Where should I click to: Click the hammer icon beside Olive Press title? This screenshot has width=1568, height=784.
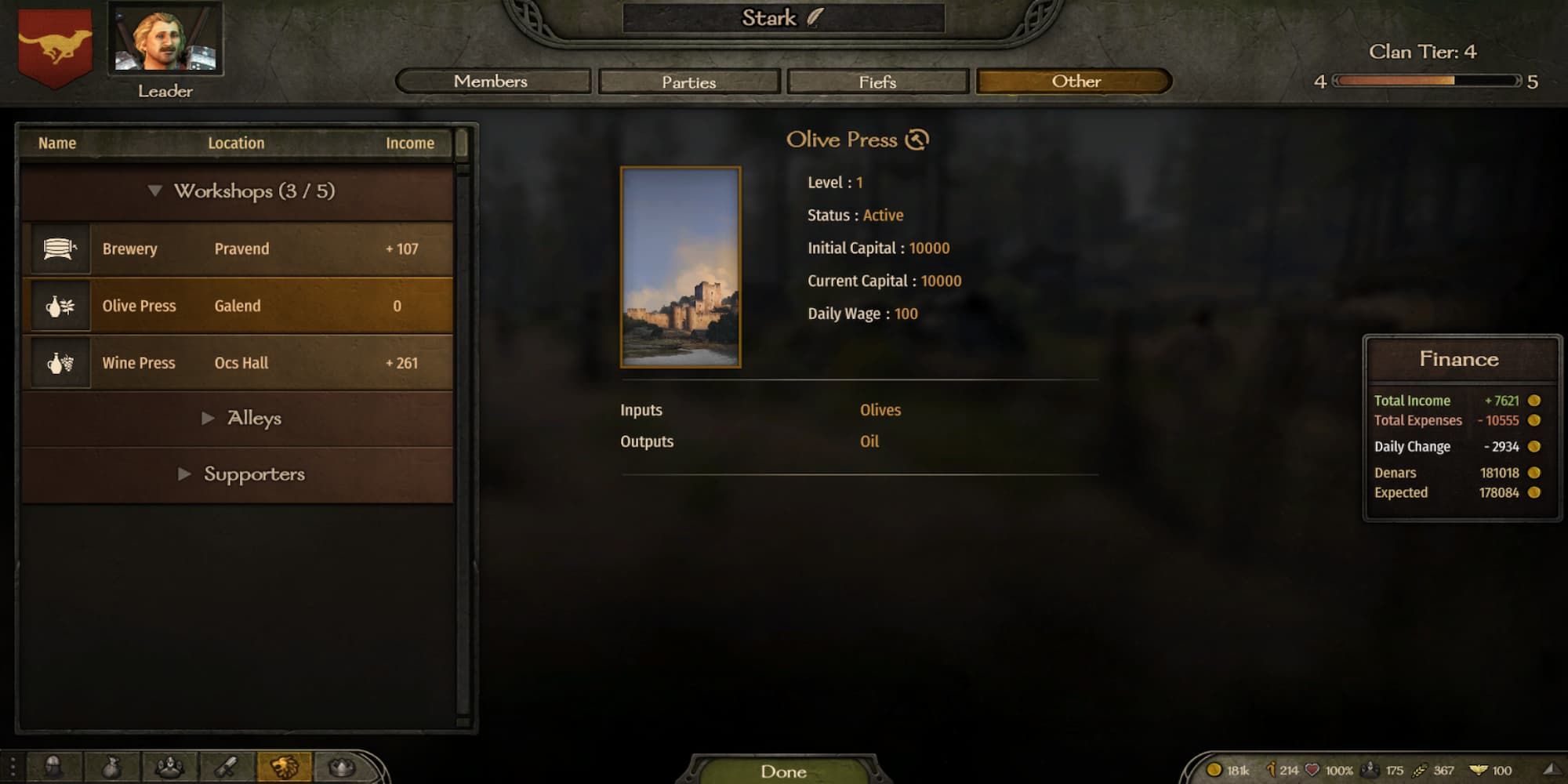(x=916, y=139)
